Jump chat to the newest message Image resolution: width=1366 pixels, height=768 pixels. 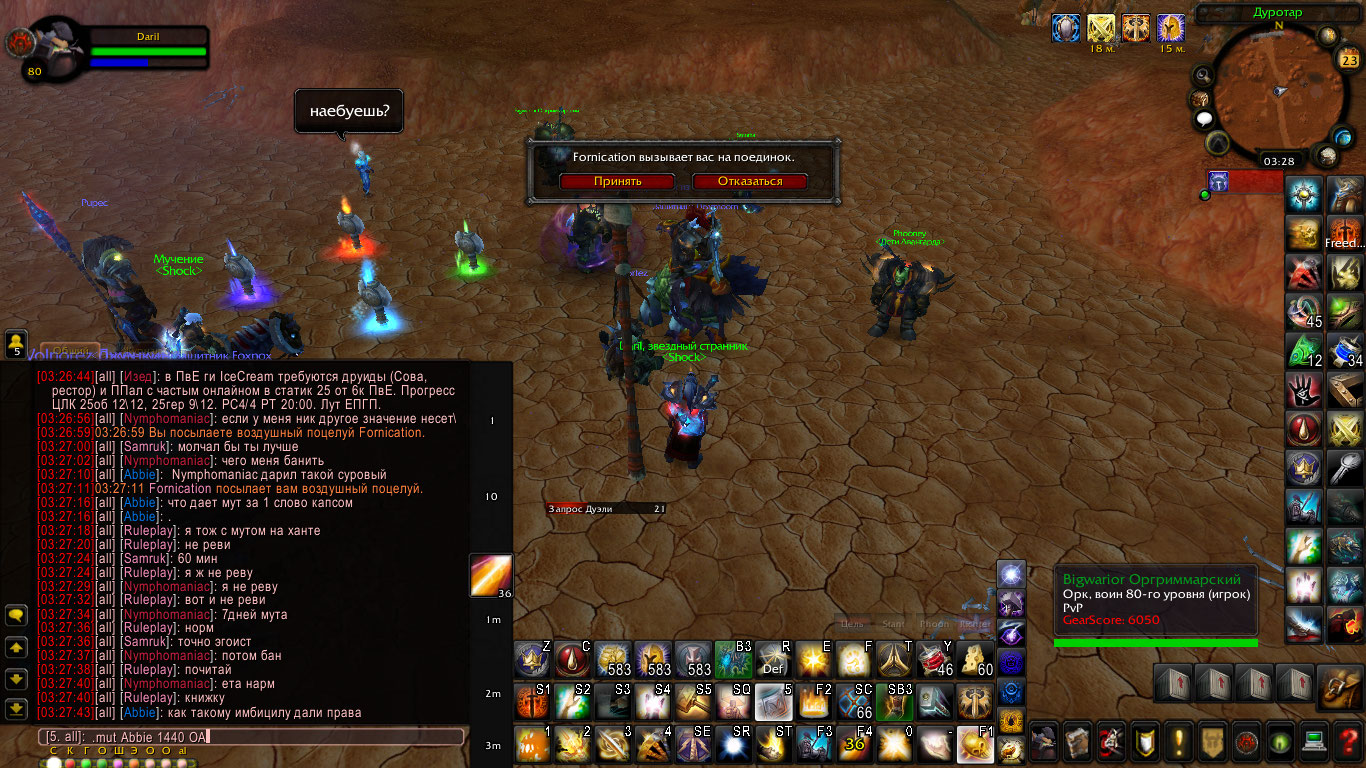16,709
